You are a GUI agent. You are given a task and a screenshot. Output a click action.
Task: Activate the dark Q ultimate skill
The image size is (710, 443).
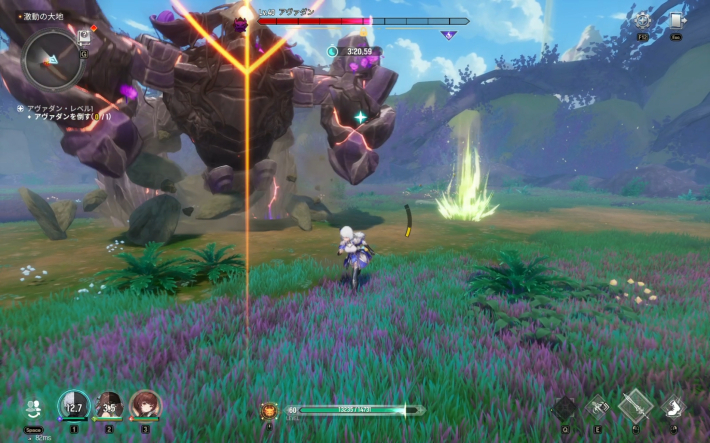(x=564, y=408)
